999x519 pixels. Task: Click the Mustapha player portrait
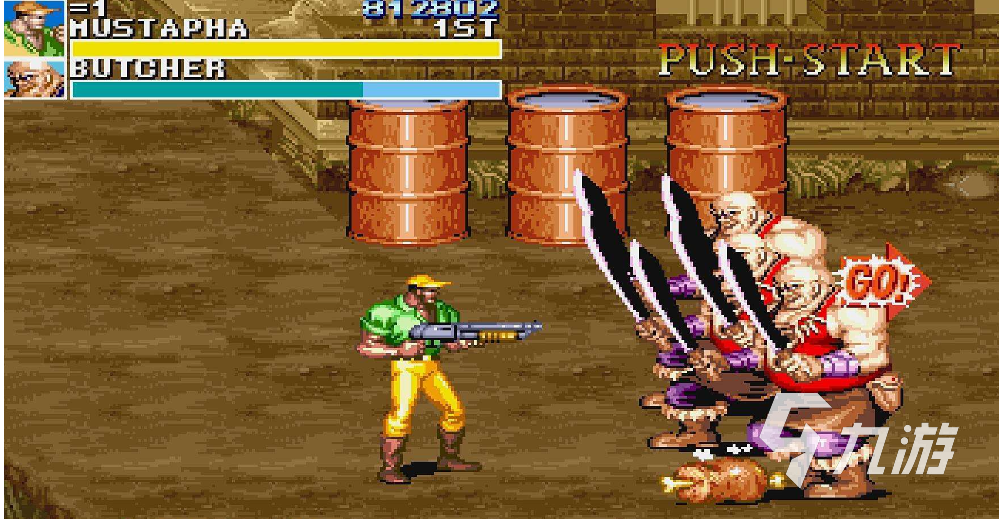point(34,27)
